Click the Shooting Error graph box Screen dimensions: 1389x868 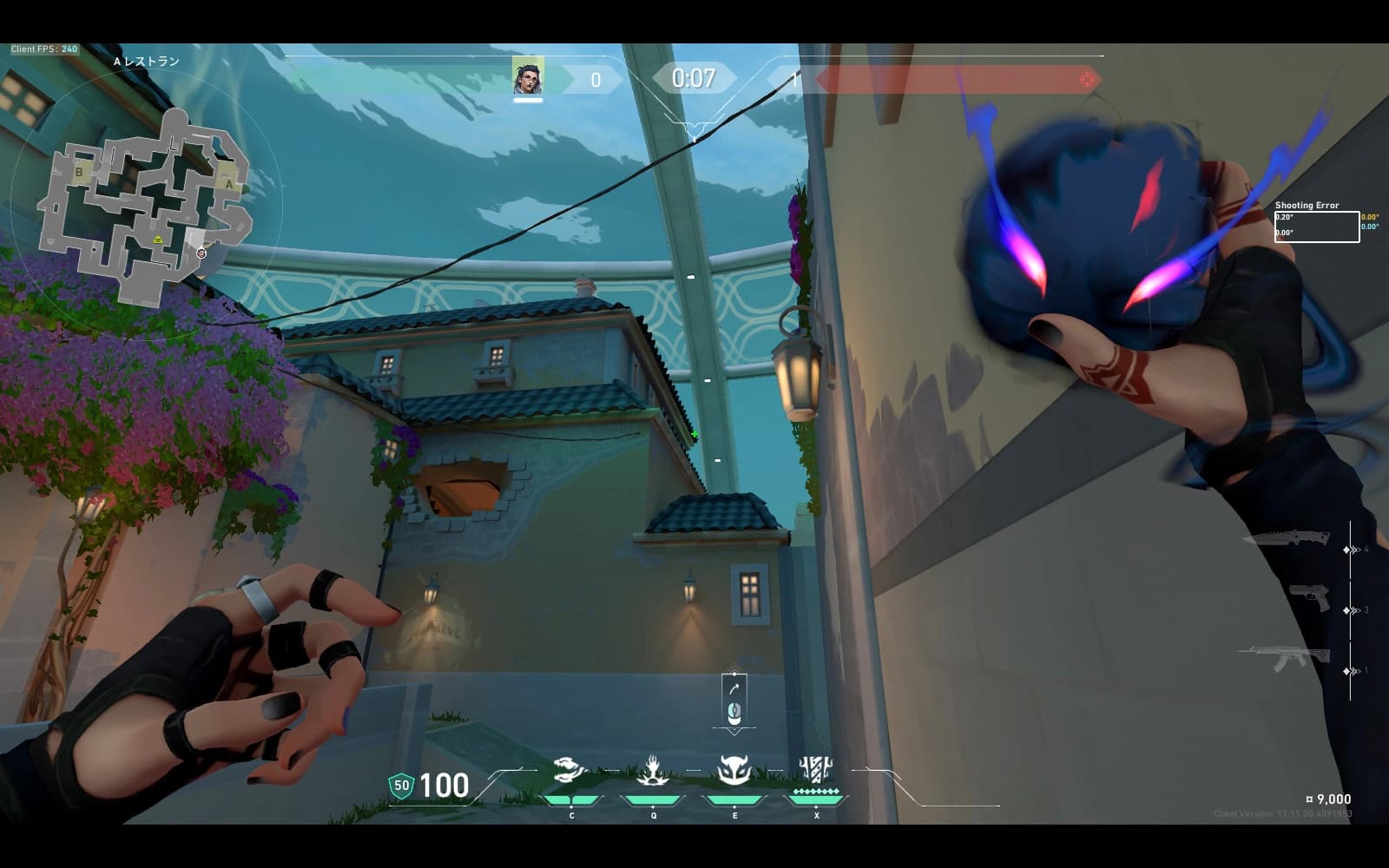coord(1316,227)
